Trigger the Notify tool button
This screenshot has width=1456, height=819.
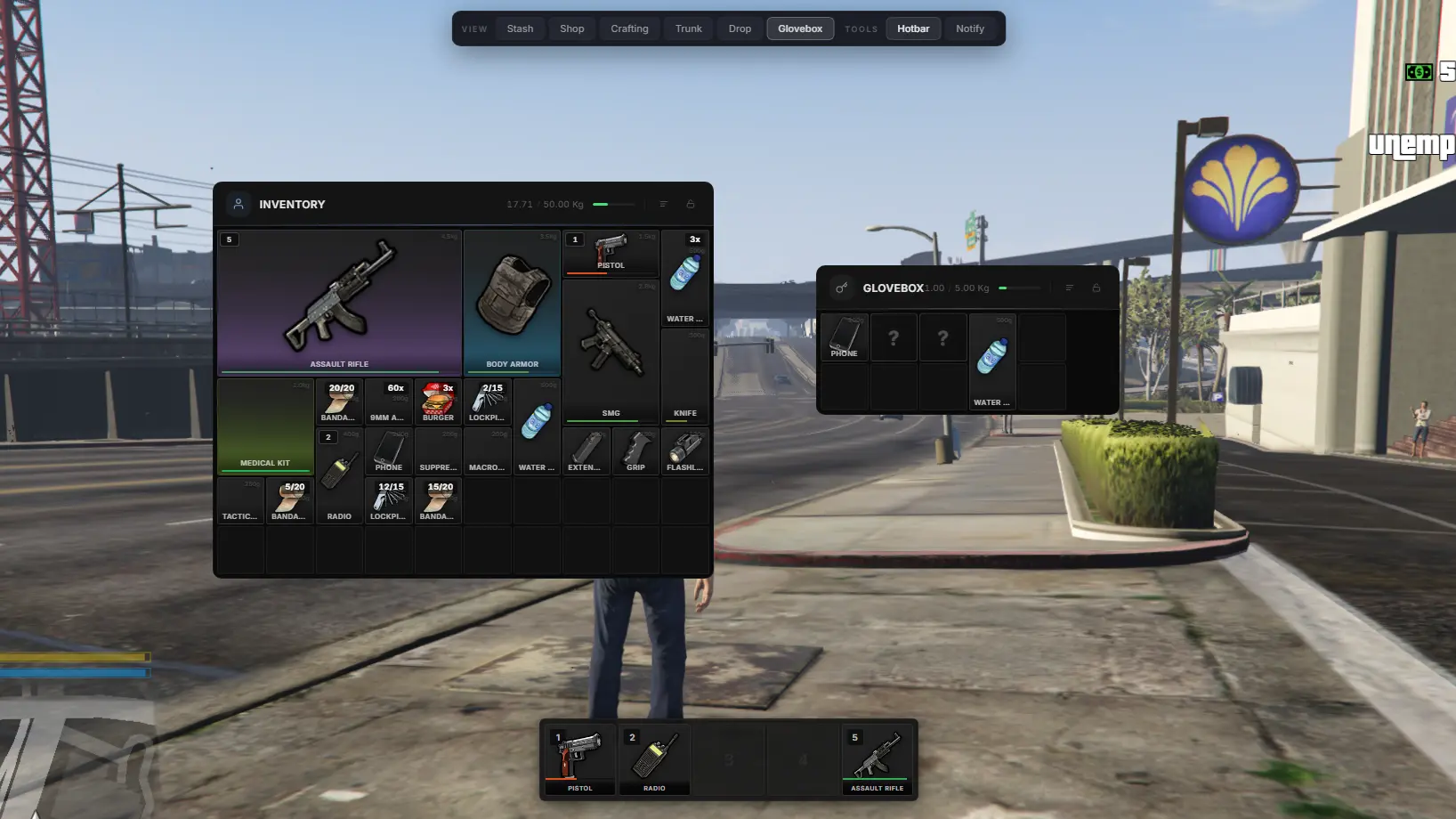click(969, 28)
